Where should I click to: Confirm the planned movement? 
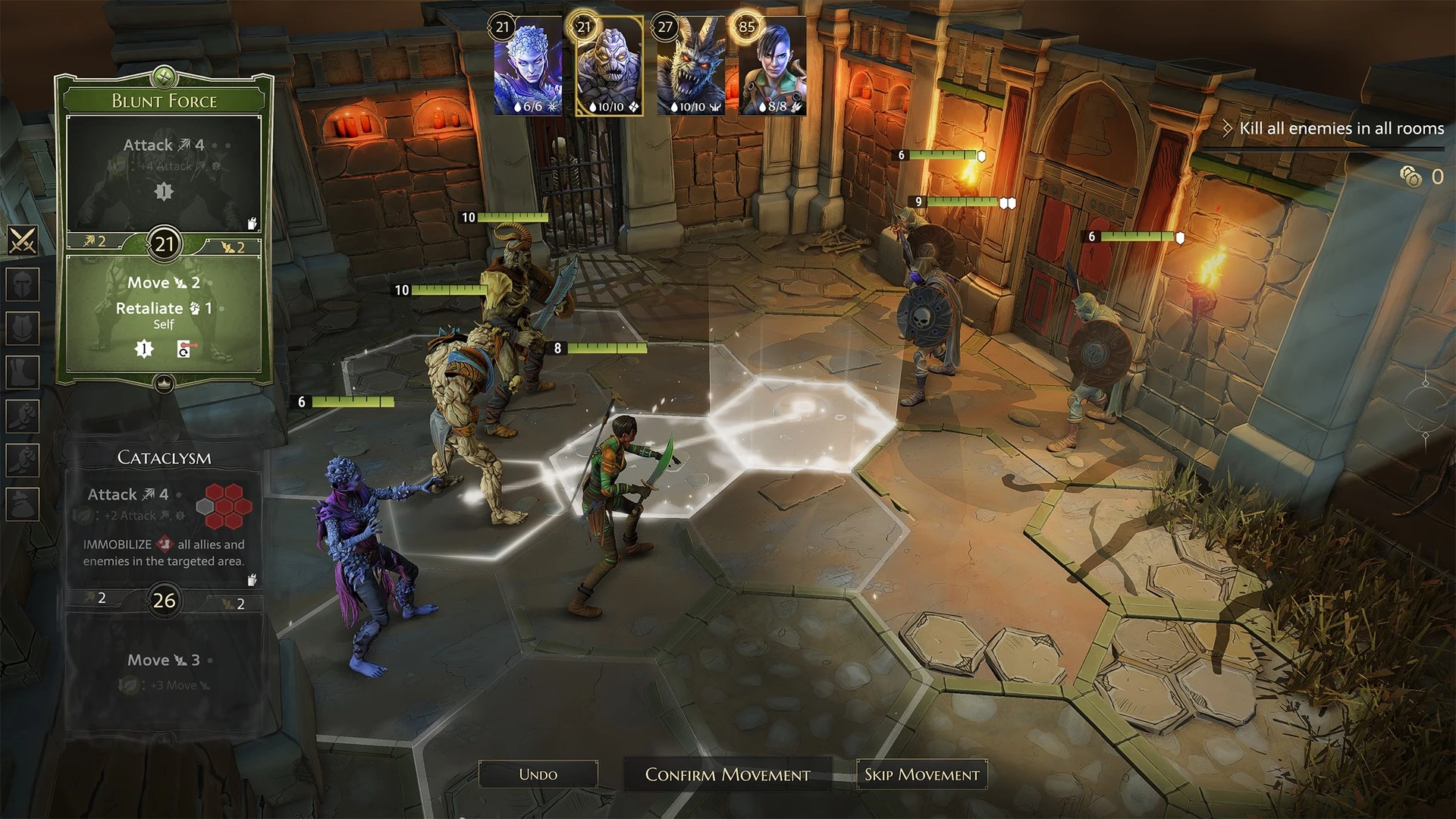(x=727, y=774)
